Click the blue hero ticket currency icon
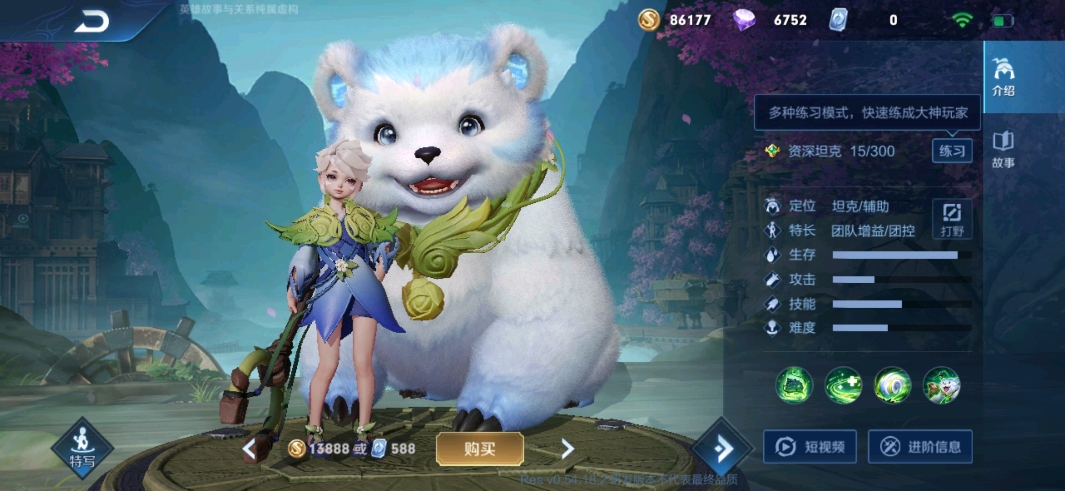Screen dimensions: 1065x491 point(839,20)
